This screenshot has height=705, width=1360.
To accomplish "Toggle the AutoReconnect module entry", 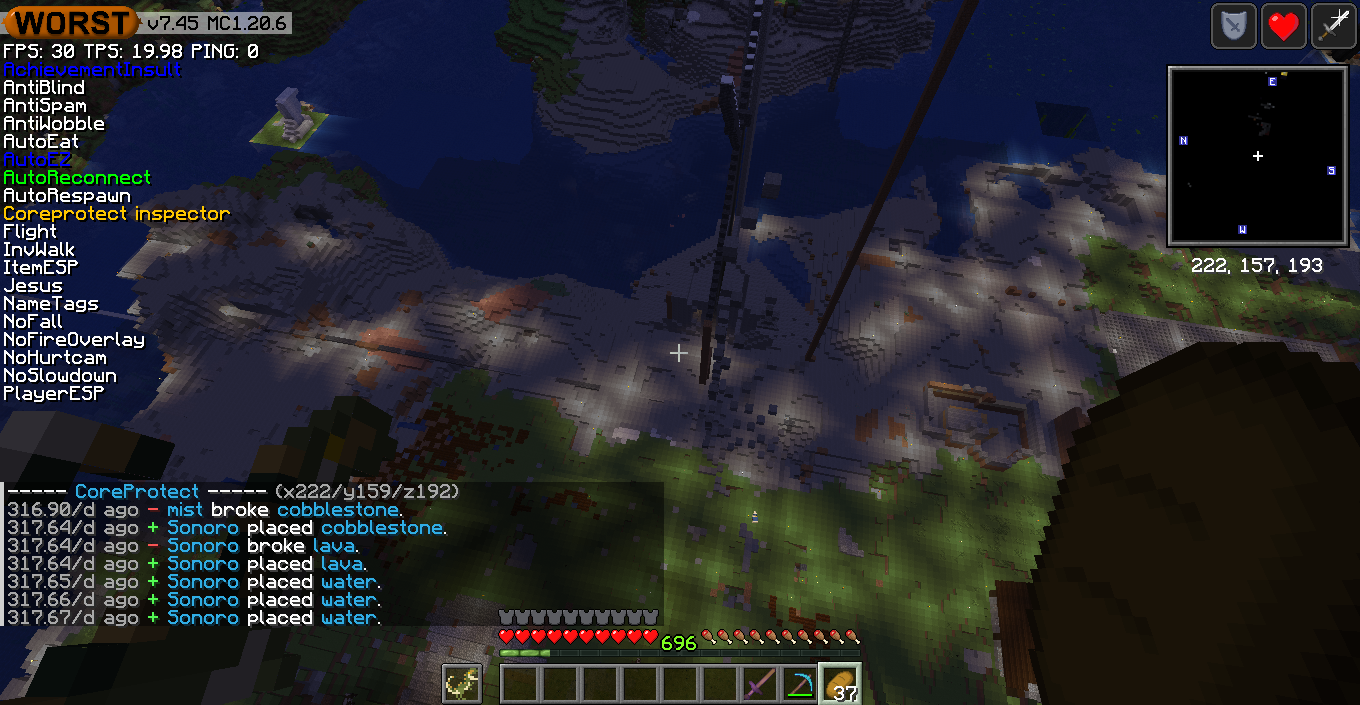I will pyautogui.click(x=77, y=178).
